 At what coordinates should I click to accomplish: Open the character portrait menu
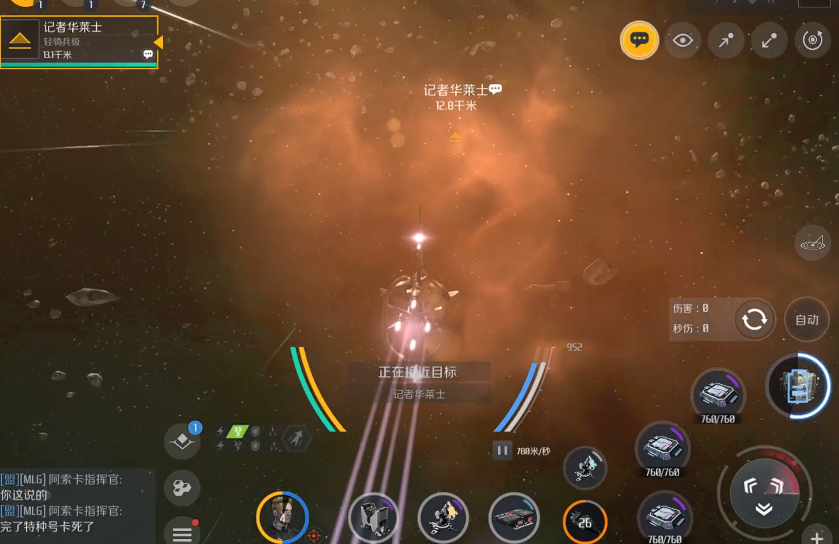pos(281,517)
